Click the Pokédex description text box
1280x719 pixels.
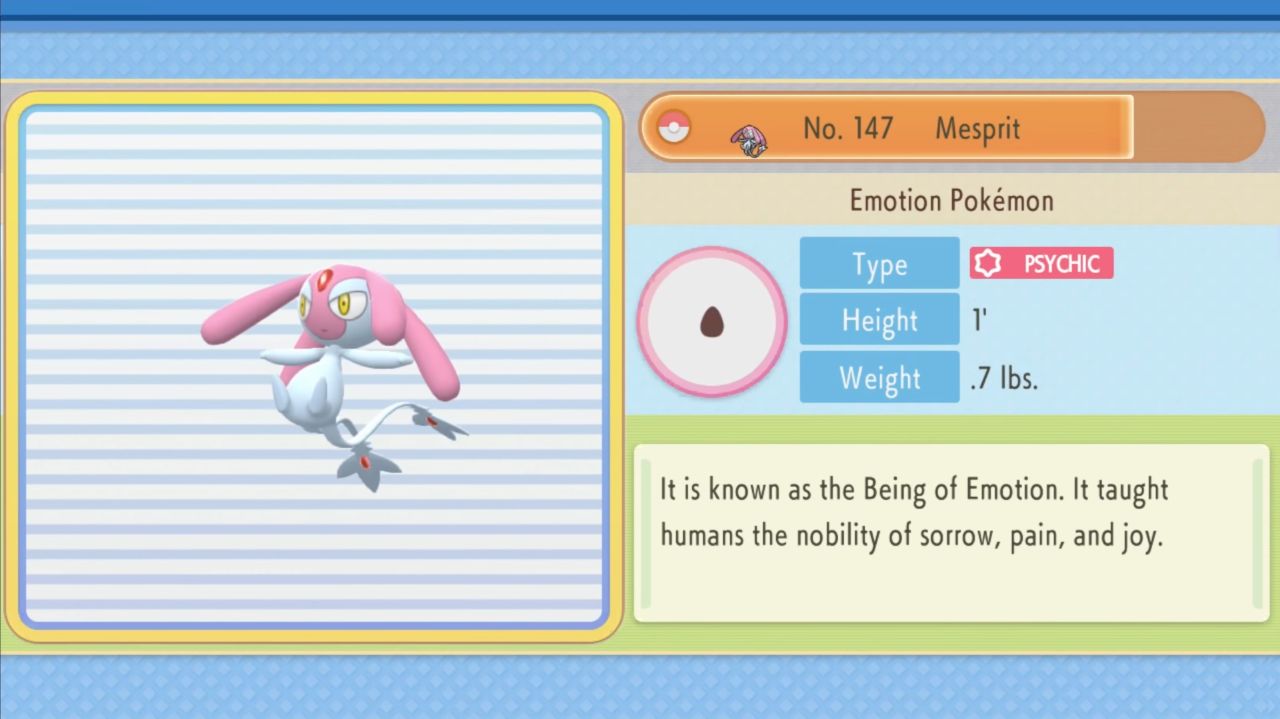pyautogui.click(x=950, y=532)
